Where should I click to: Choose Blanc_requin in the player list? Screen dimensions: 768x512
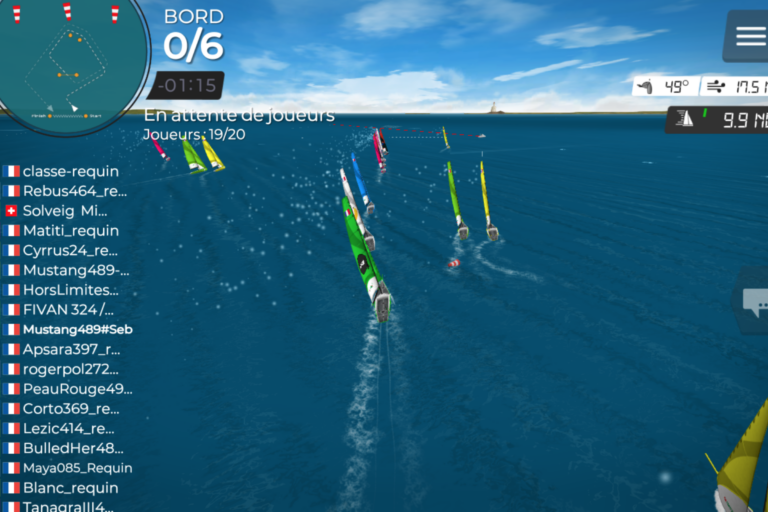(70, 488)
